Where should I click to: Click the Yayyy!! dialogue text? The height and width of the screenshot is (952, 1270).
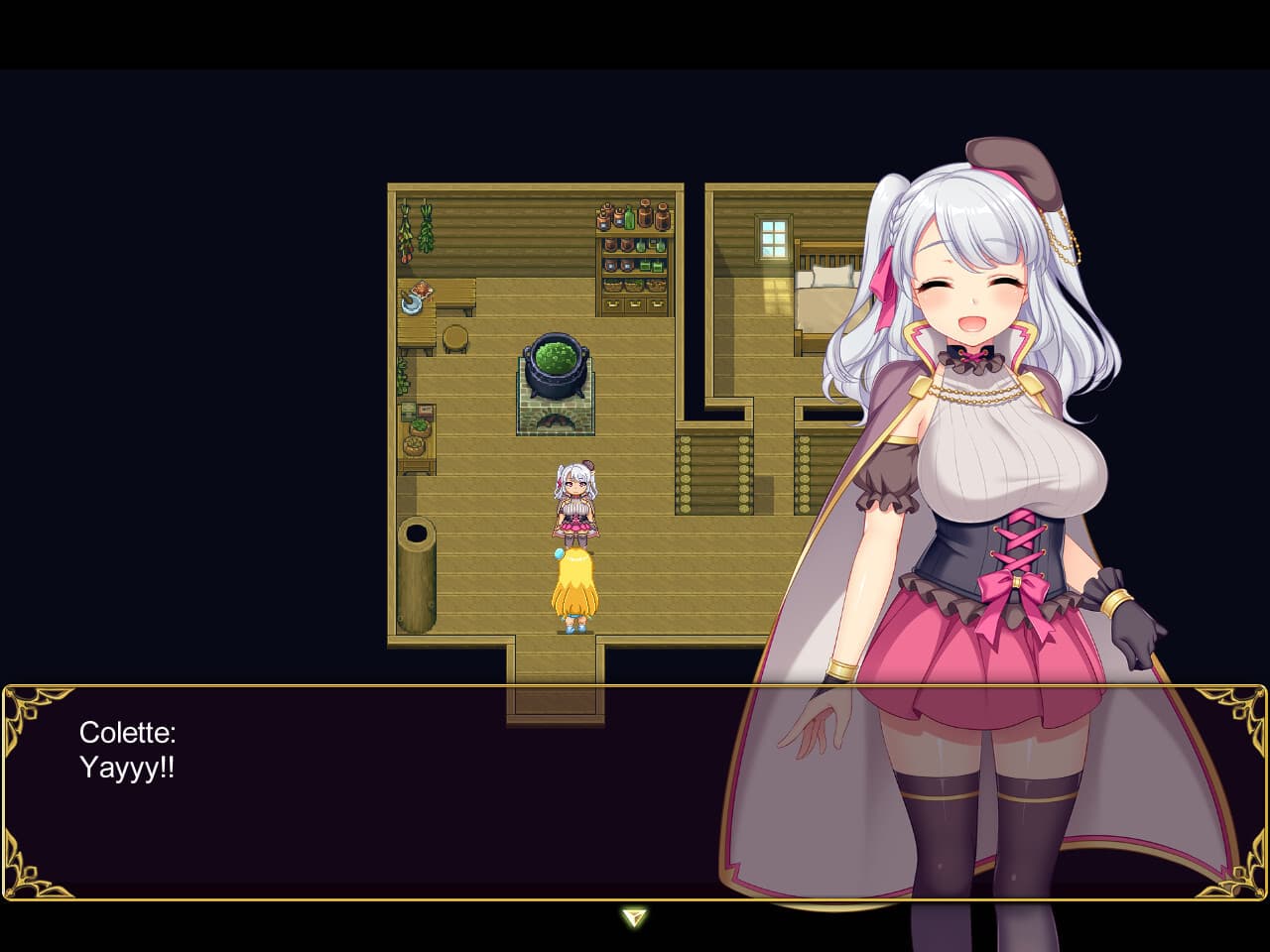(x=125, y=767)
